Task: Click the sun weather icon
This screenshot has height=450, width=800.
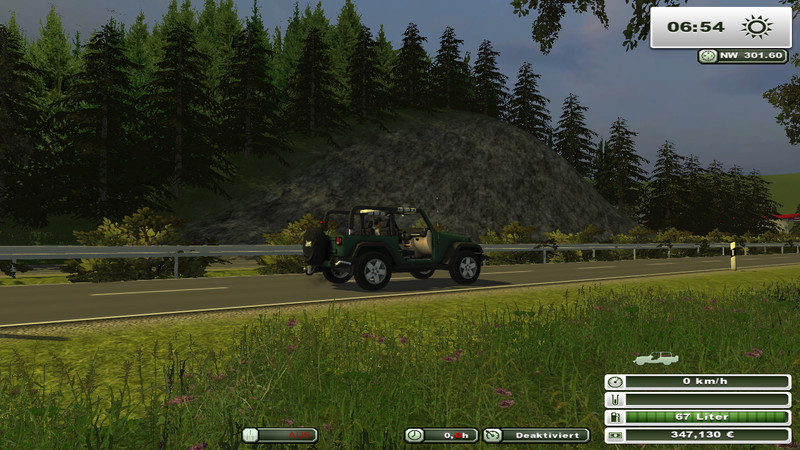Action: coord(755,27)
